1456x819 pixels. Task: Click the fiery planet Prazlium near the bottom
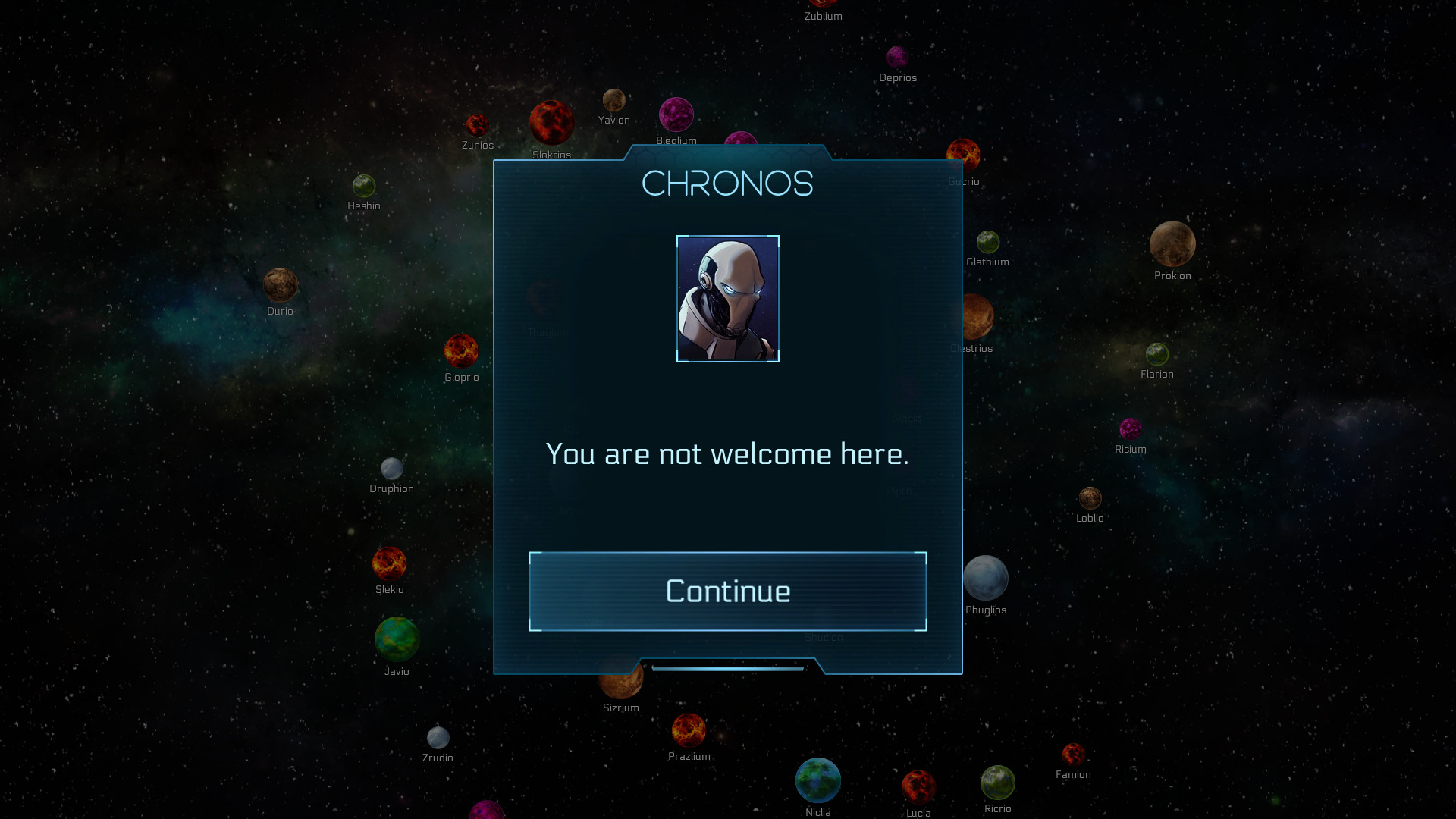(689, 731)
